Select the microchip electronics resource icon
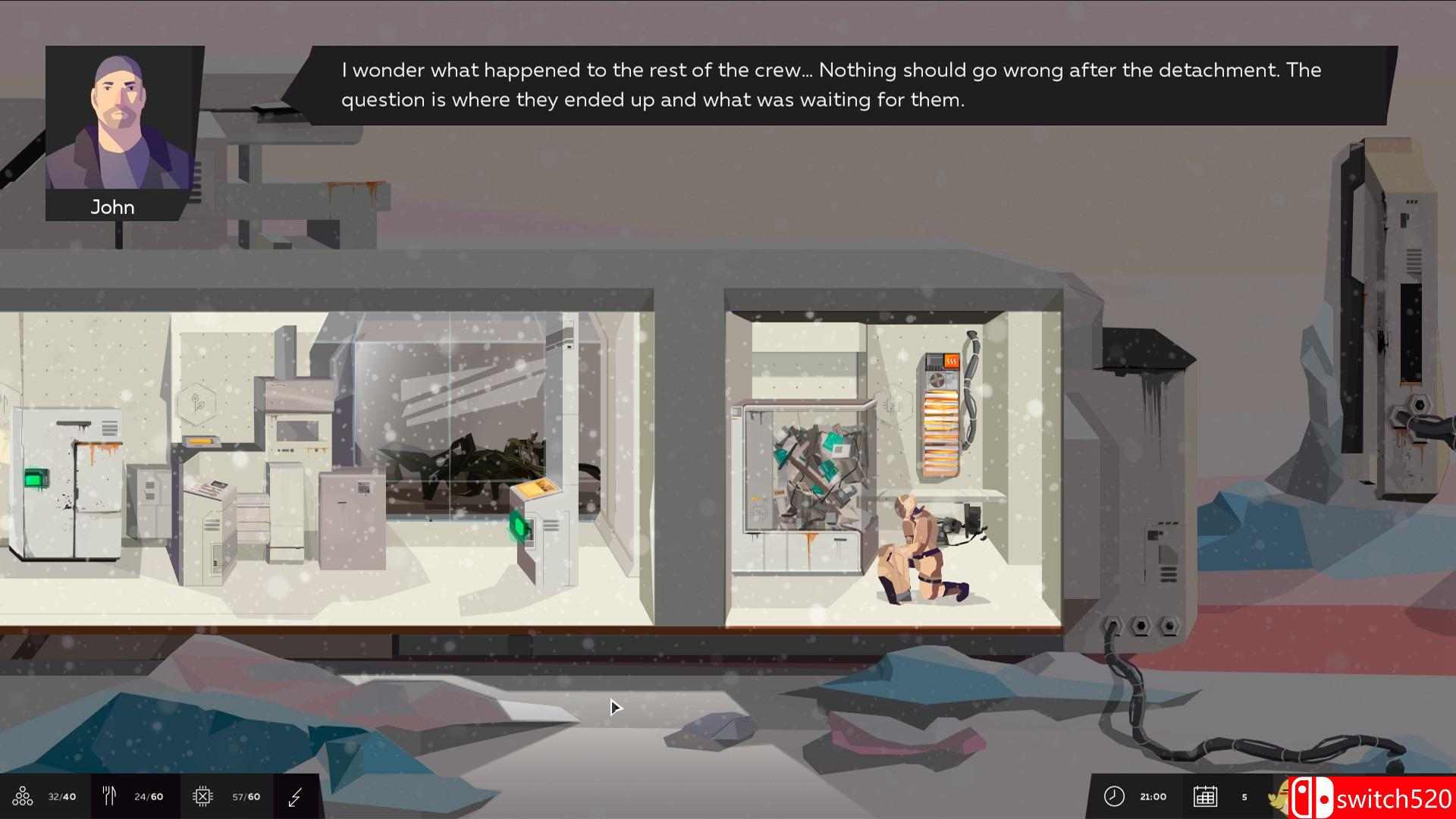 click(202, 796)
